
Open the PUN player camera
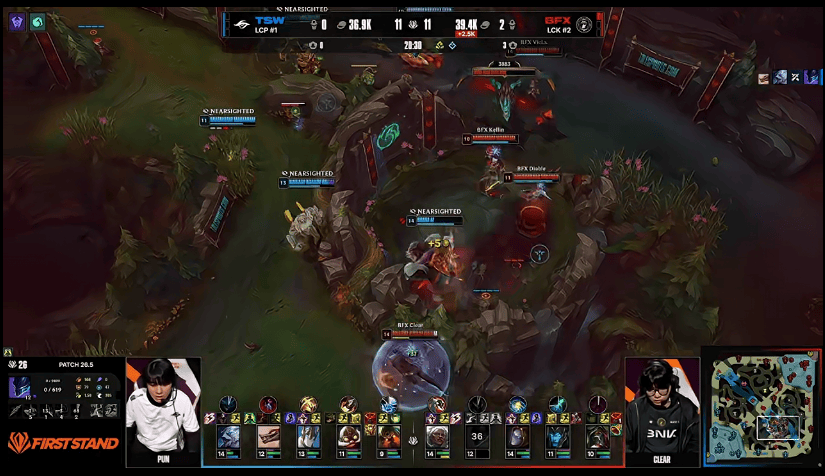tap(162, 410)
